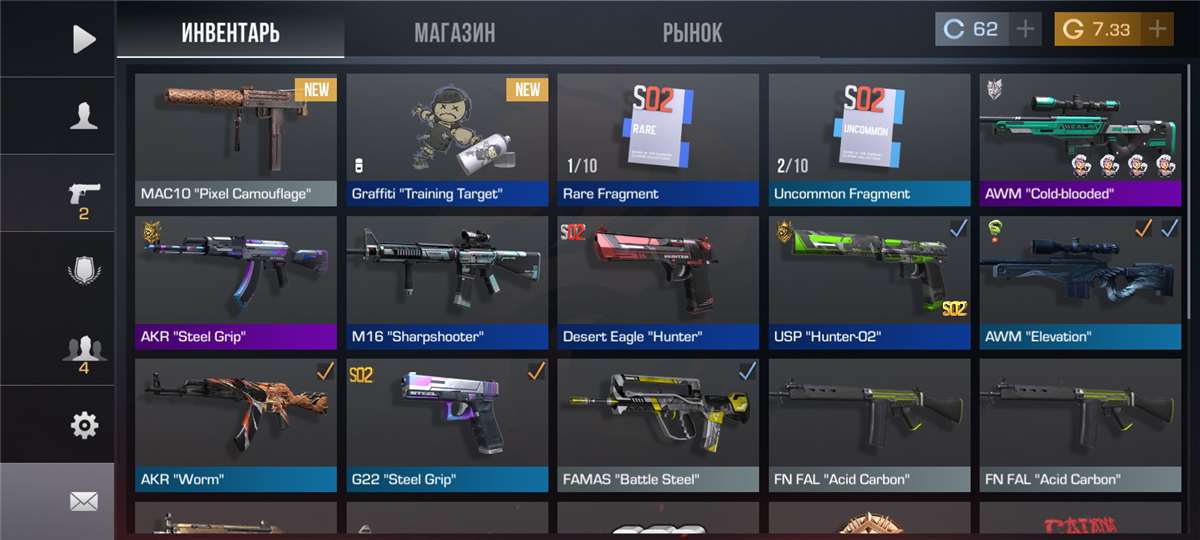
Task: Select the MAC10 "Pixel Camouflage" item
Action: 236,139
